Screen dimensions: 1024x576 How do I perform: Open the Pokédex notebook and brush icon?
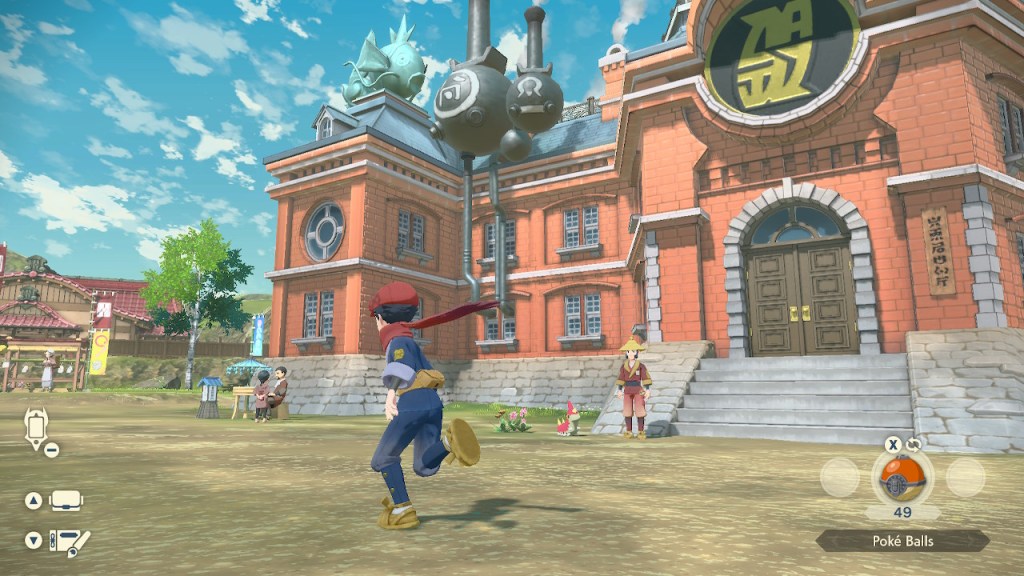point(69,541)
